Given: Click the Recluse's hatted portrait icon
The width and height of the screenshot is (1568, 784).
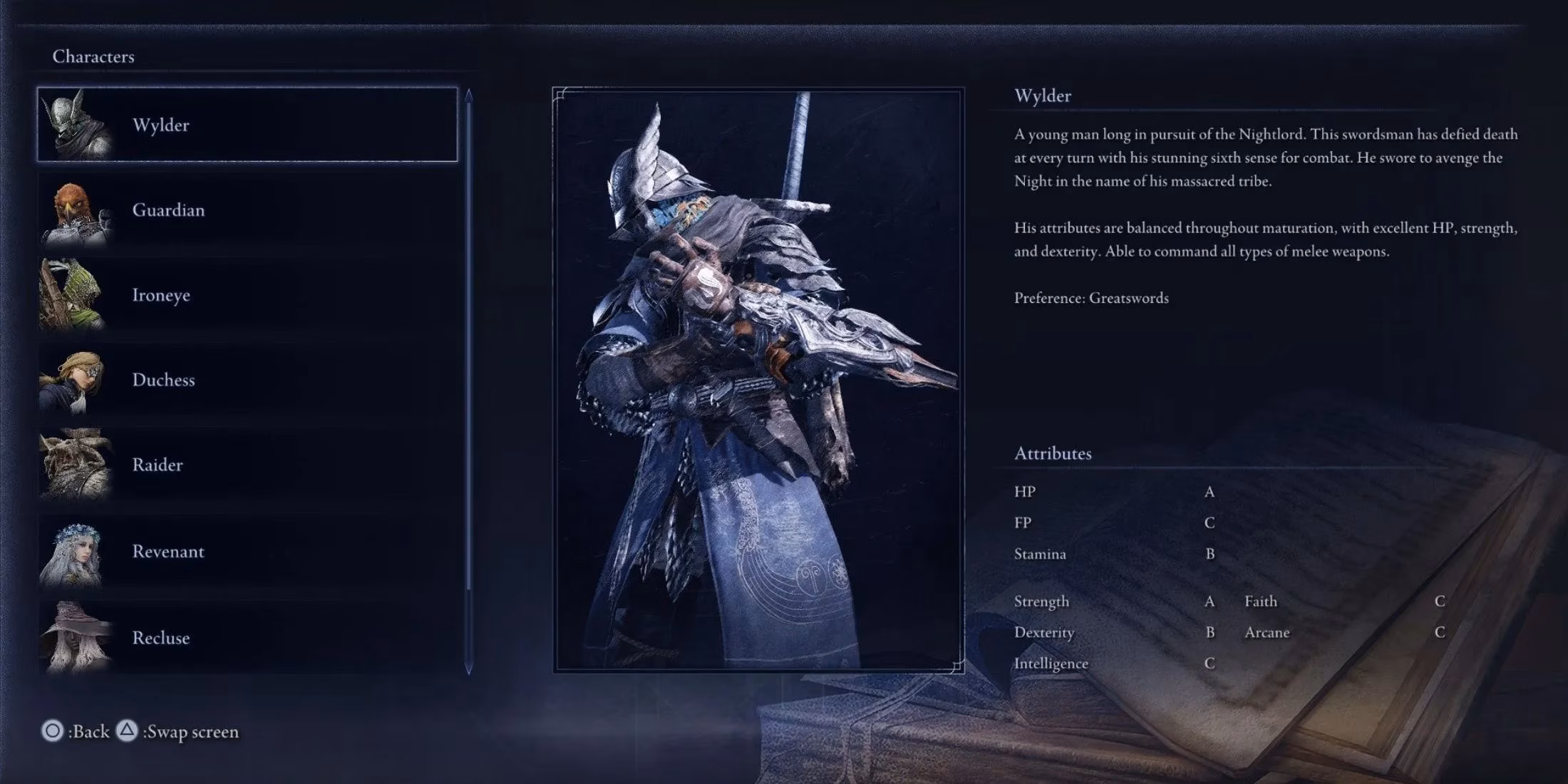Looking at the screenshot, I should pyautogui.click(x=75, y=636).
